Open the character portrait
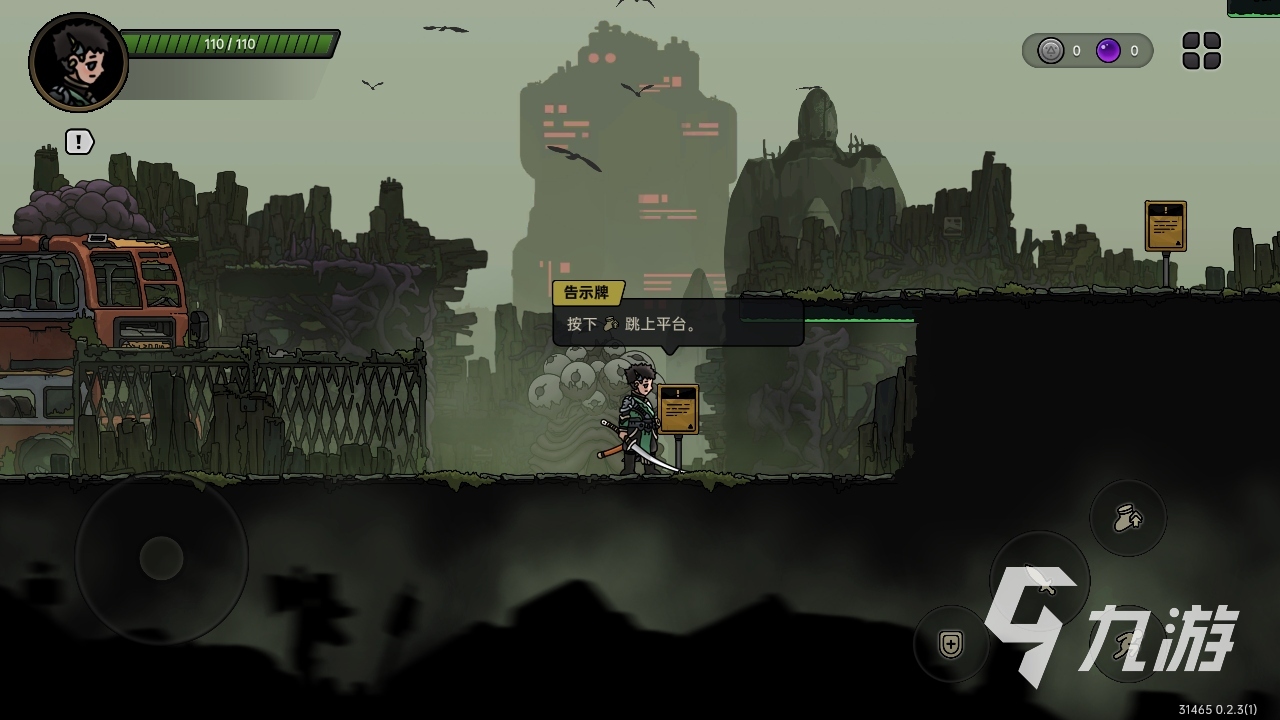The width and height of the screenshot is (1280, 720). 78,62
